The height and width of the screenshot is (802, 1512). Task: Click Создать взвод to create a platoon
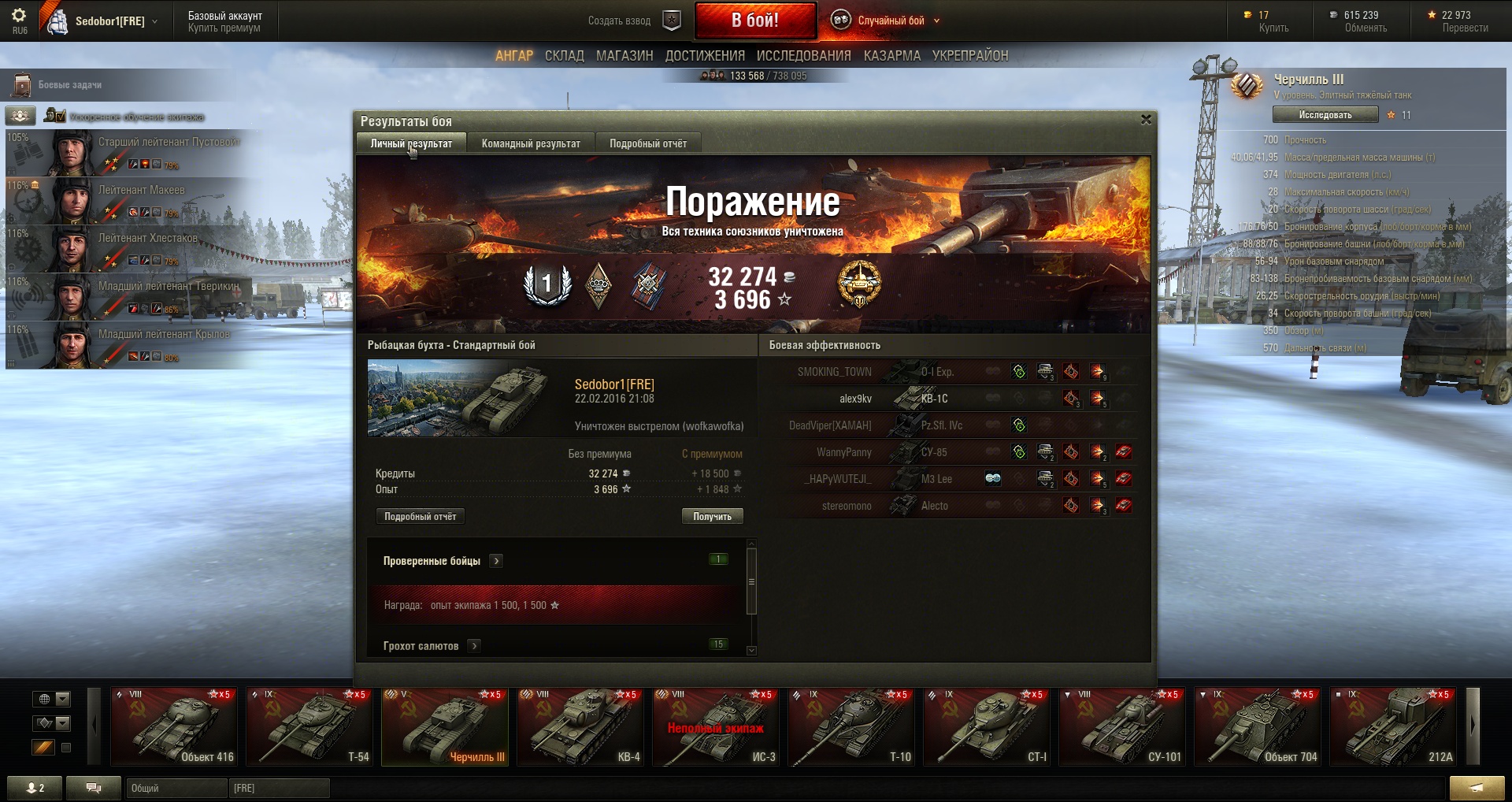tap(619, 21)
